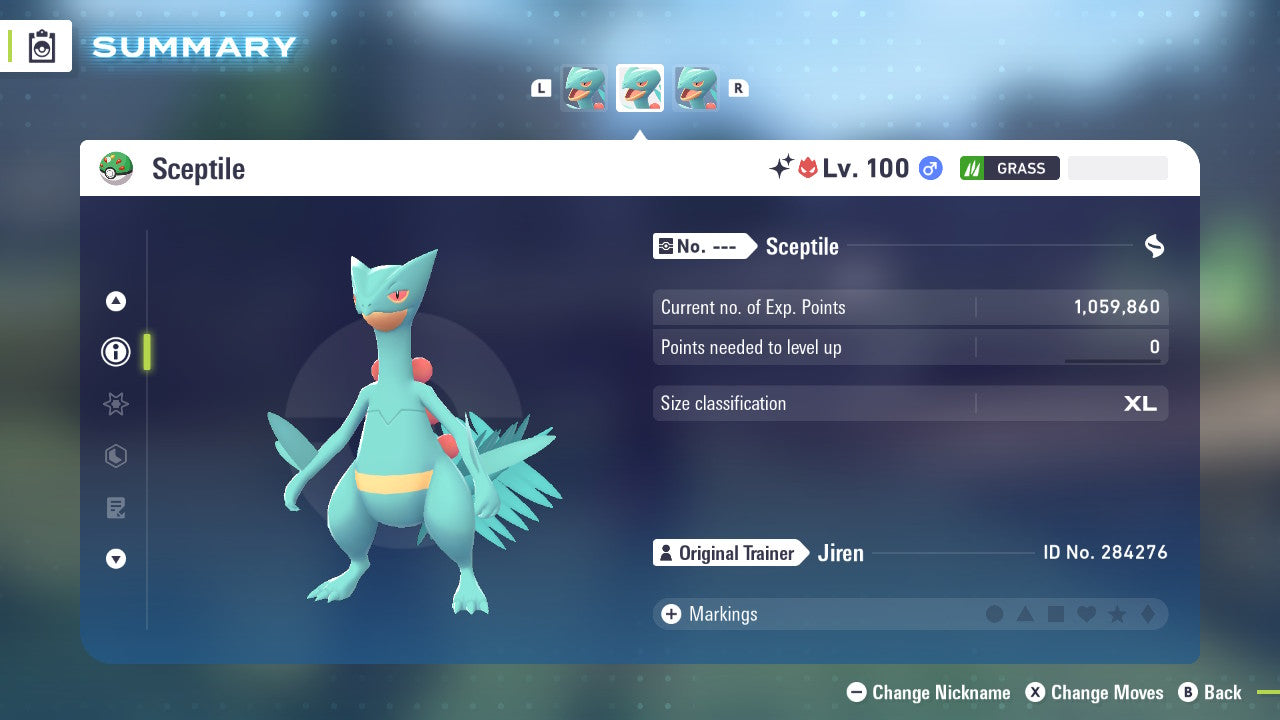1280x720 pixels.
Task: Click the down navigation arrow in sidebar
Action: click(116, 559)
